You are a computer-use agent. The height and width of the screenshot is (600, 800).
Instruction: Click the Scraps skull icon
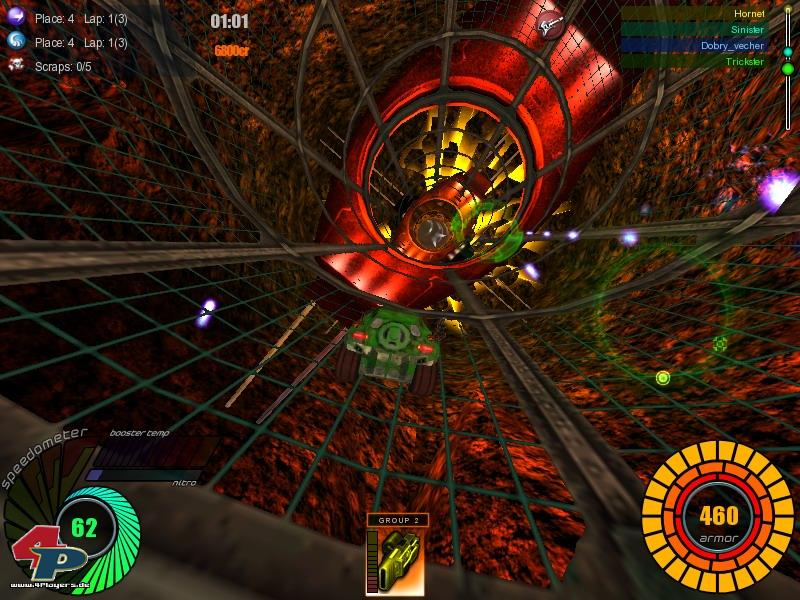(16, 66)
